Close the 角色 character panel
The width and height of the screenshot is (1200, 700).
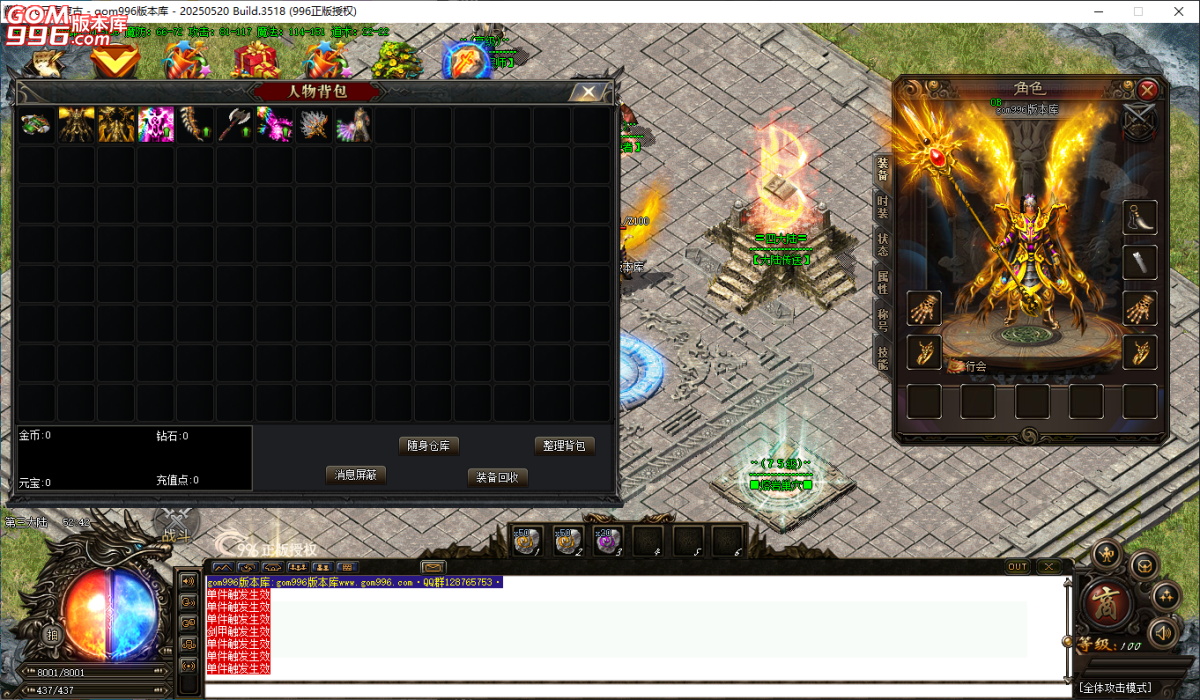pyautogui.click(x=1147, y=89)
